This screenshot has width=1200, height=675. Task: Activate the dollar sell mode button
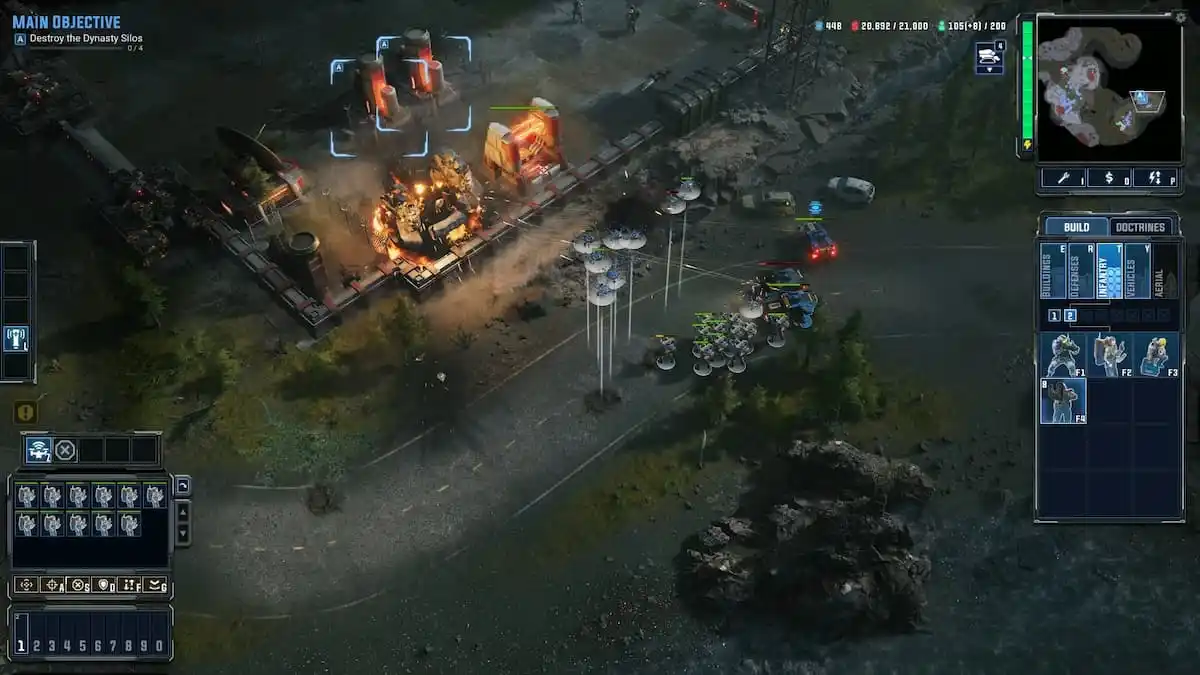(x=1108, y=178)
